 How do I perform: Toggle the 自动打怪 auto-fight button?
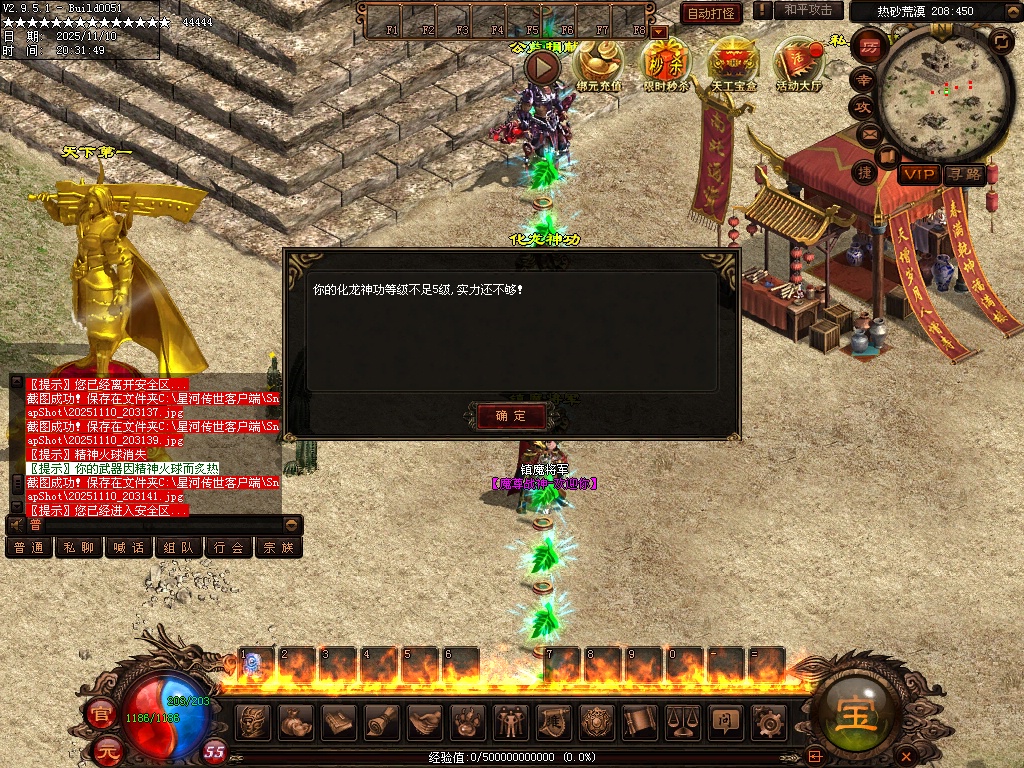tap(711, 13)
